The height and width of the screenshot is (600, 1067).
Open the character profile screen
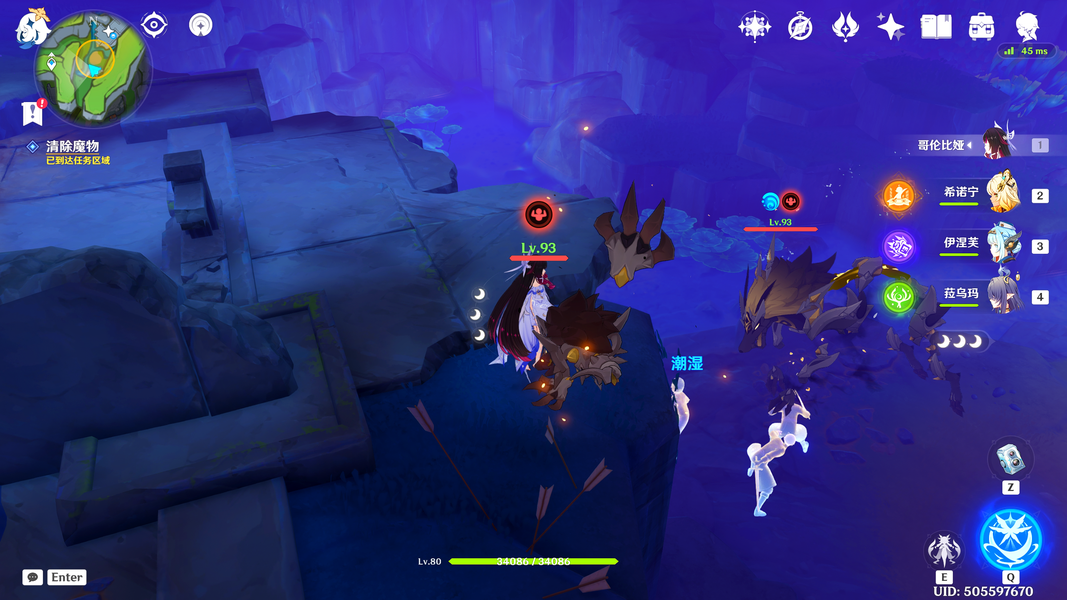coord(1027,27)
